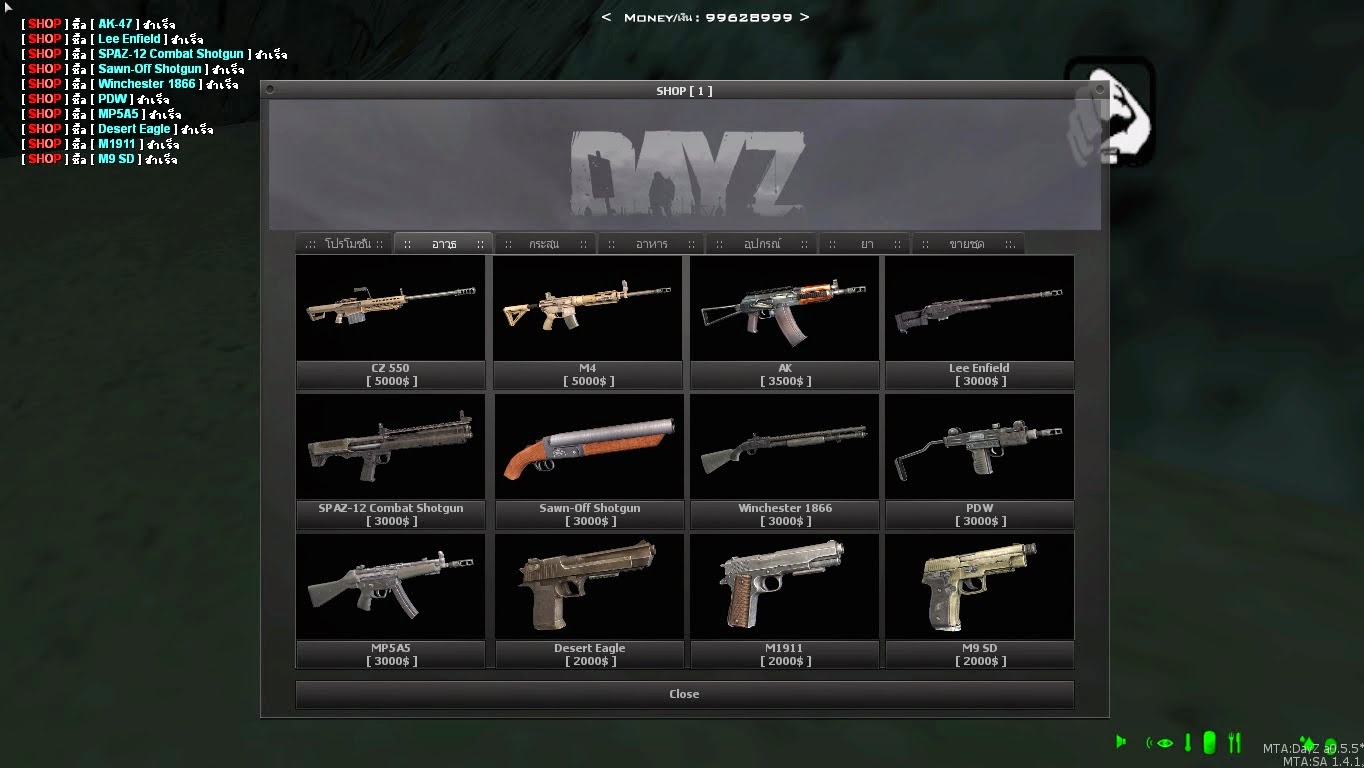Open the โปรโมชั่น promotion tab
This screenshot has height=768, width=1364.
(345, 243)
